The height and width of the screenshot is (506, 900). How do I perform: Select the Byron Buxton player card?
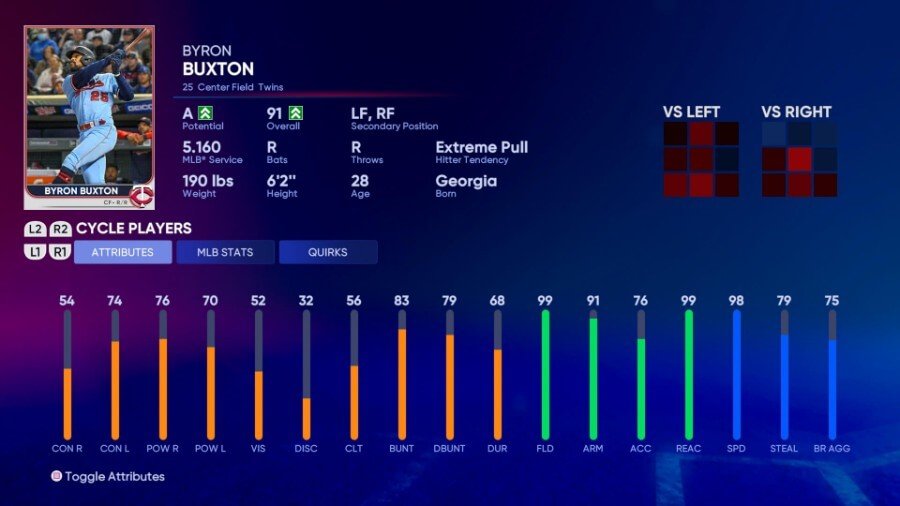pyautogui.click(x=89, y=117)
